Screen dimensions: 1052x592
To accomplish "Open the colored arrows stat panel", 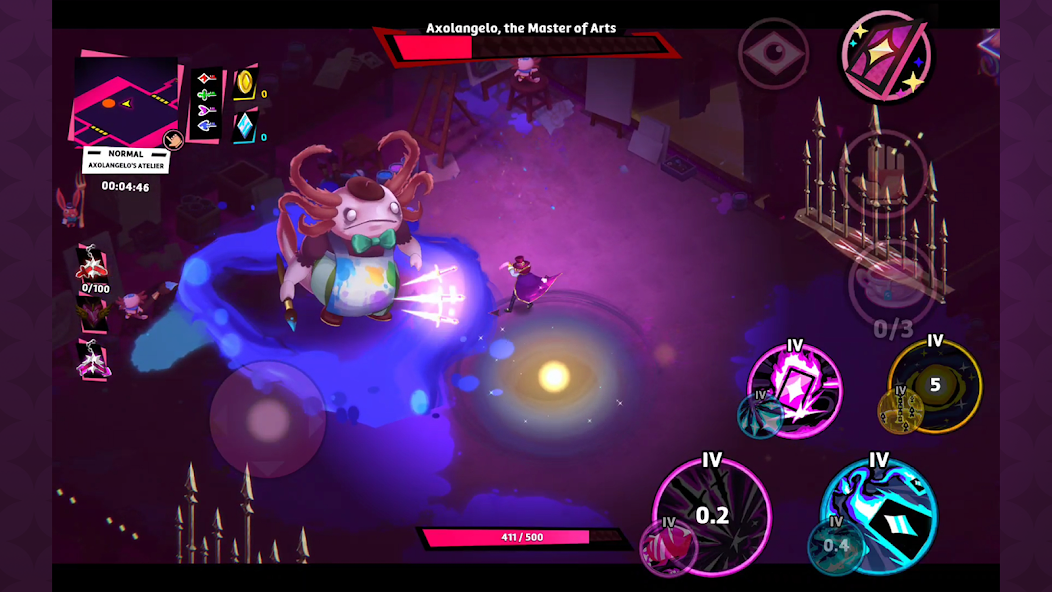I will (206, 103).
